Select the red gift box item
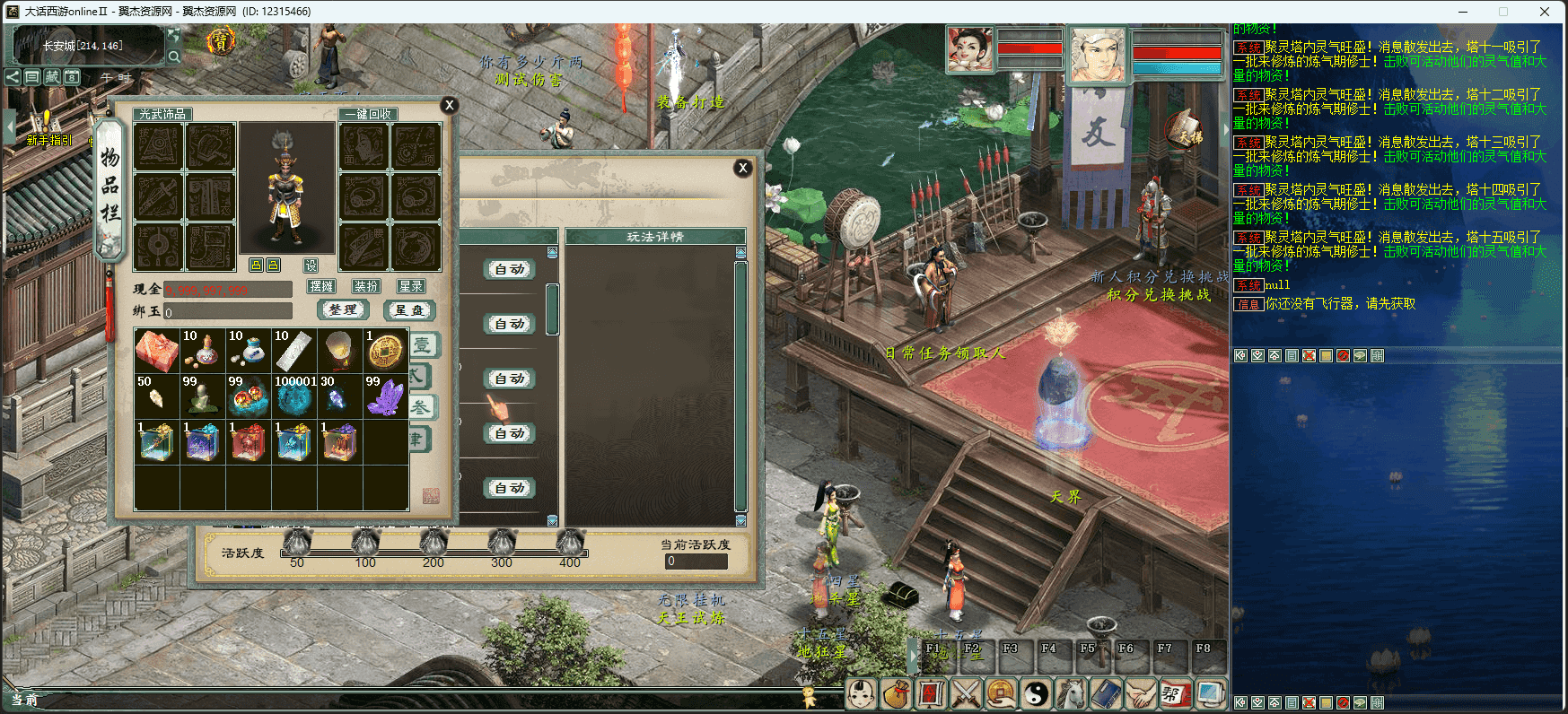Screen dimensions: 1568x714 click(157, 351)
